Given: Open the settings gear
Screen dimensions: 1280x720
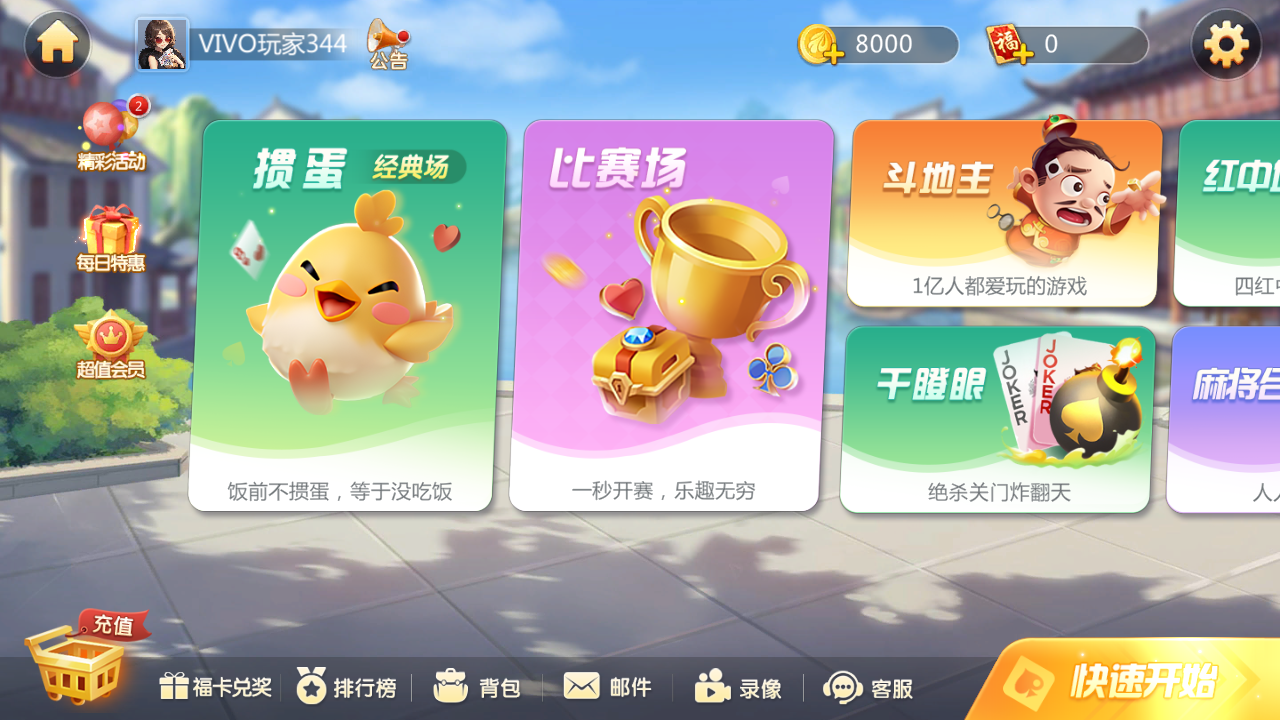Looking at the screenshot, I should [x=1225, y=44].
